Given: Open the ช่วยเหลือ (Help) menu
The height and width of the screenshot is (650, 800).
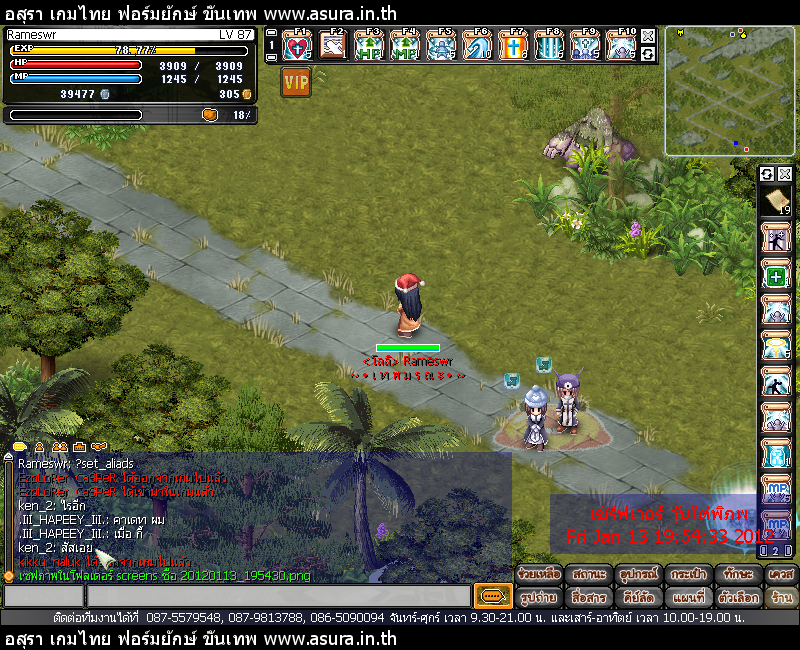Looking at the screenshot, I should tap(538, 574).
